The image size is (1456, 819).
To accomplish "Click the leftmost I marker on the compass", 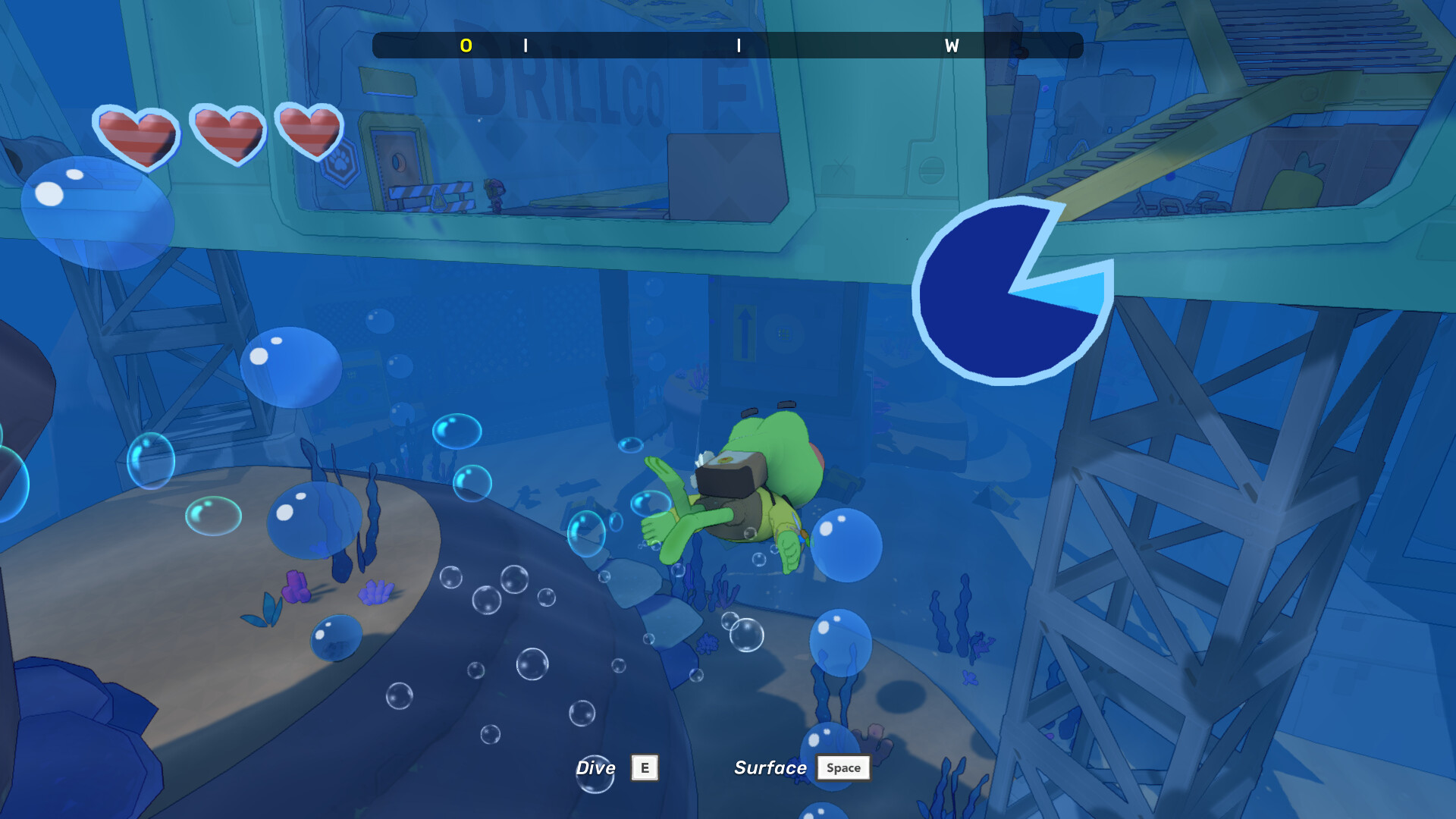I will pyautogui.click(x=525, y=45).
